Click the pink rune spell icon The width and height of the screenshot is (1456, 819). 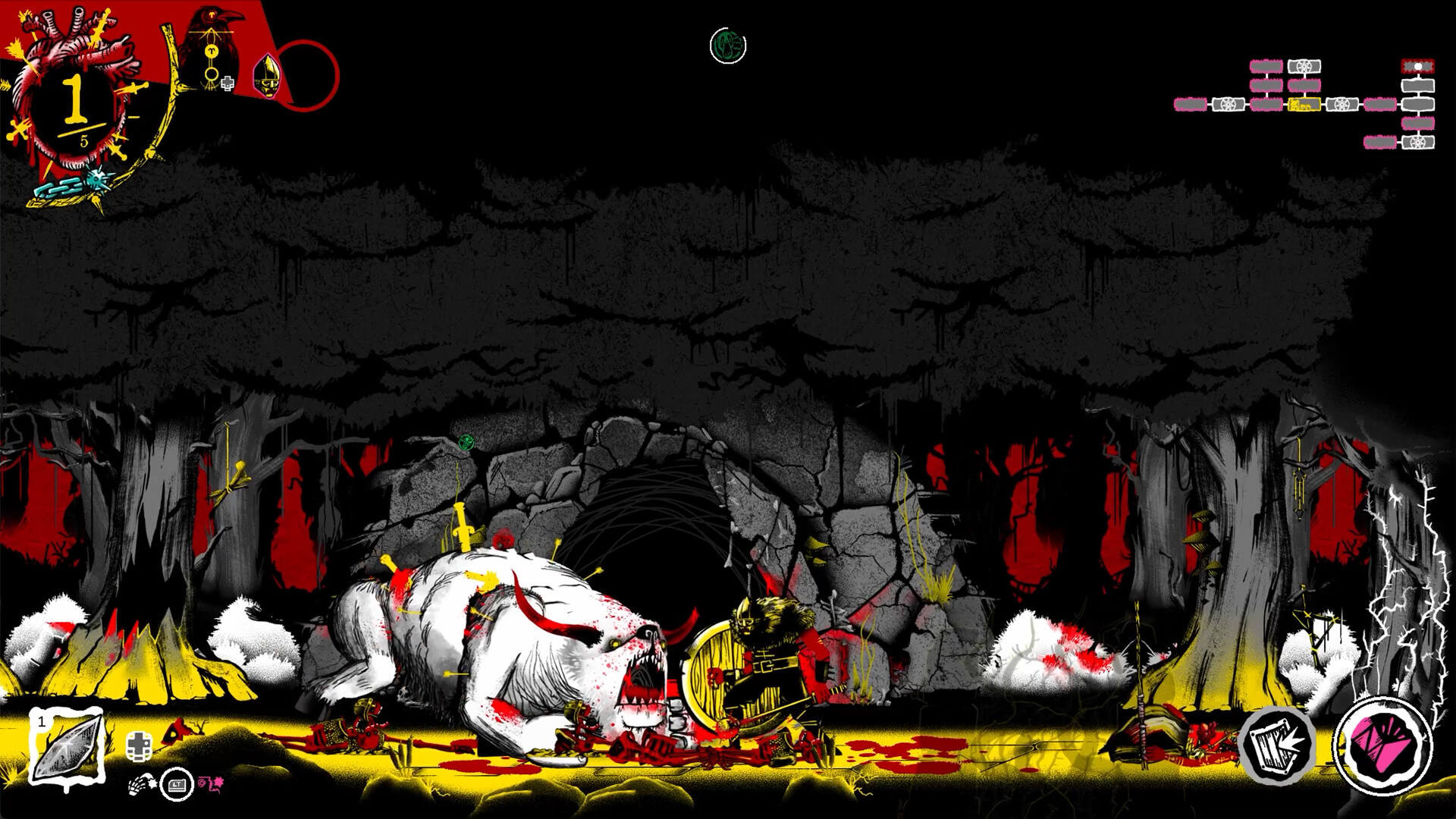pos(211,785)
